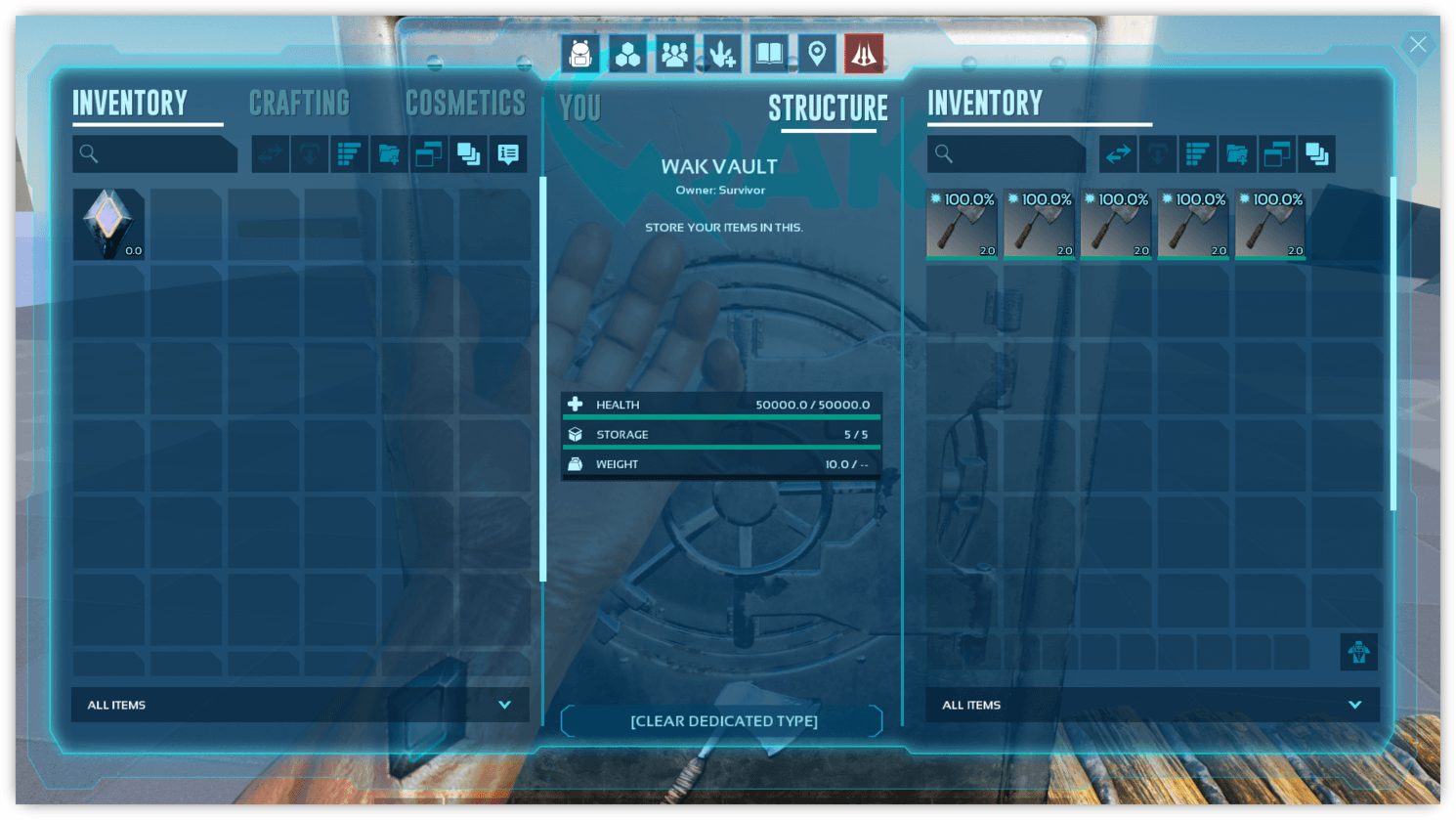Click the red icon in the top bar
The height and width of the screenshot is (820, 1456).
pos(864,54)
